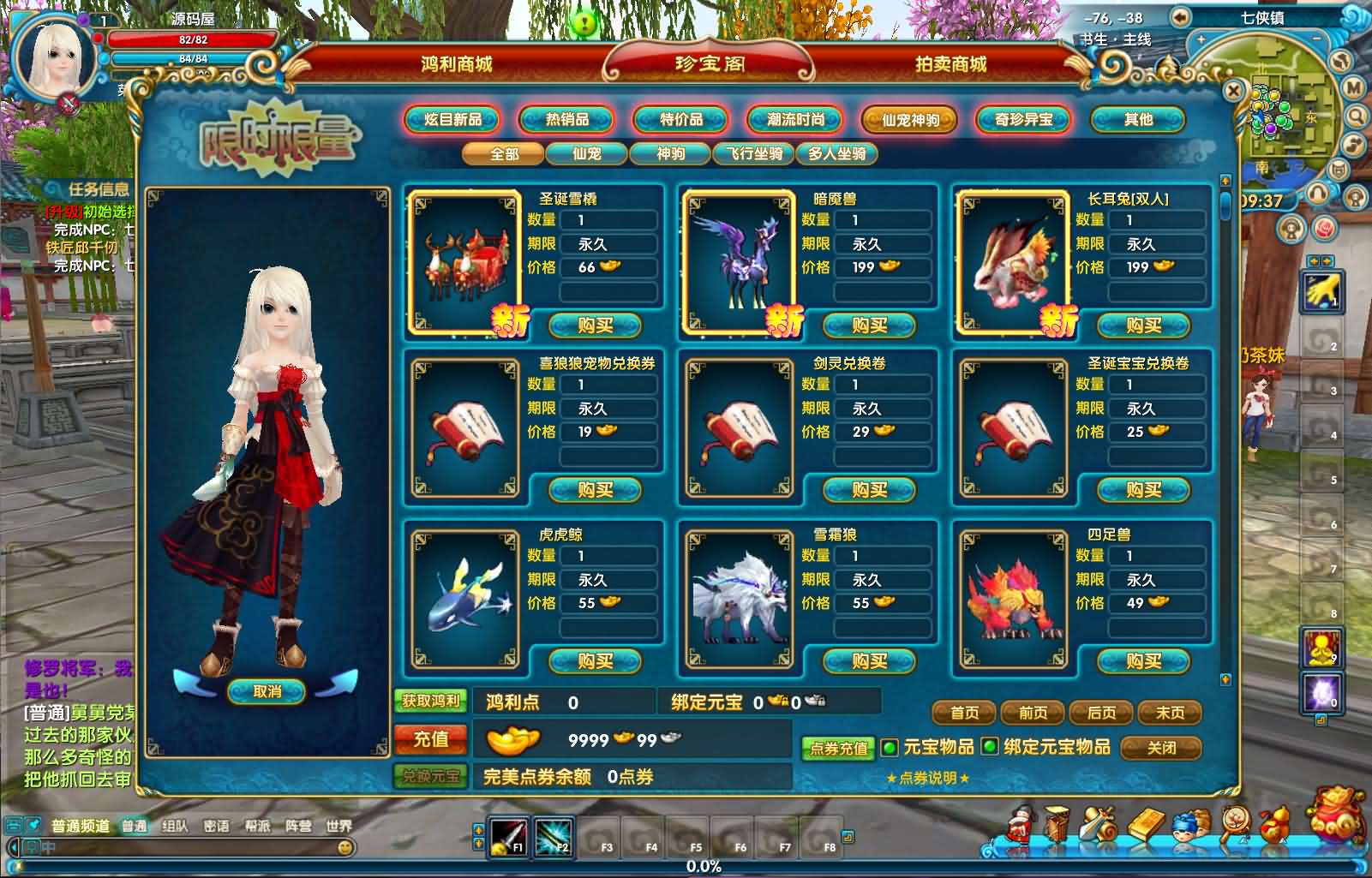Select the 热销品 category

[x=566, y=120]
